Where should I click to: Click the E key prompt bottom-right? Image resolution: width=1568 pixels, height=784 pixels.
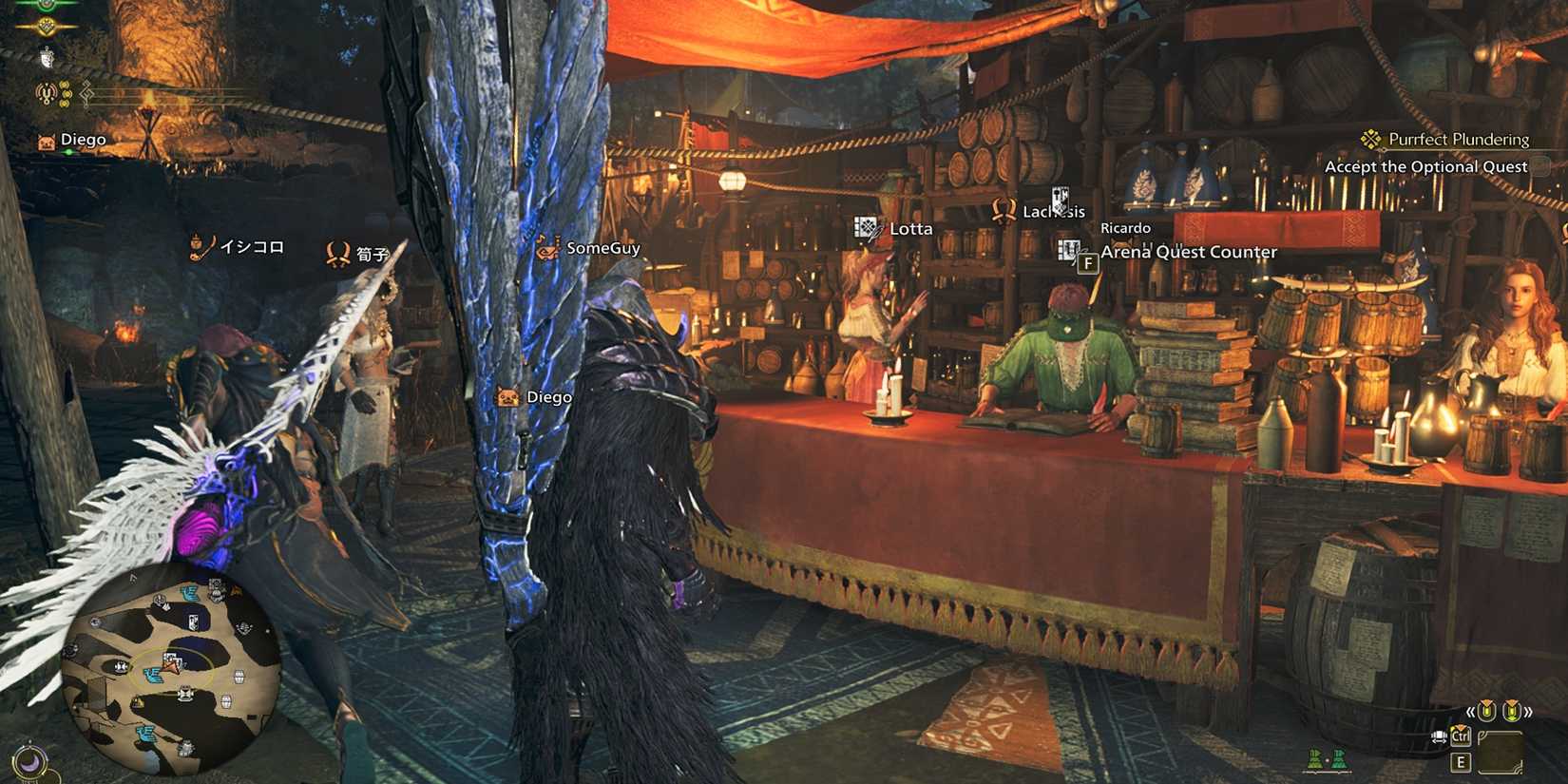(1461, 761)
